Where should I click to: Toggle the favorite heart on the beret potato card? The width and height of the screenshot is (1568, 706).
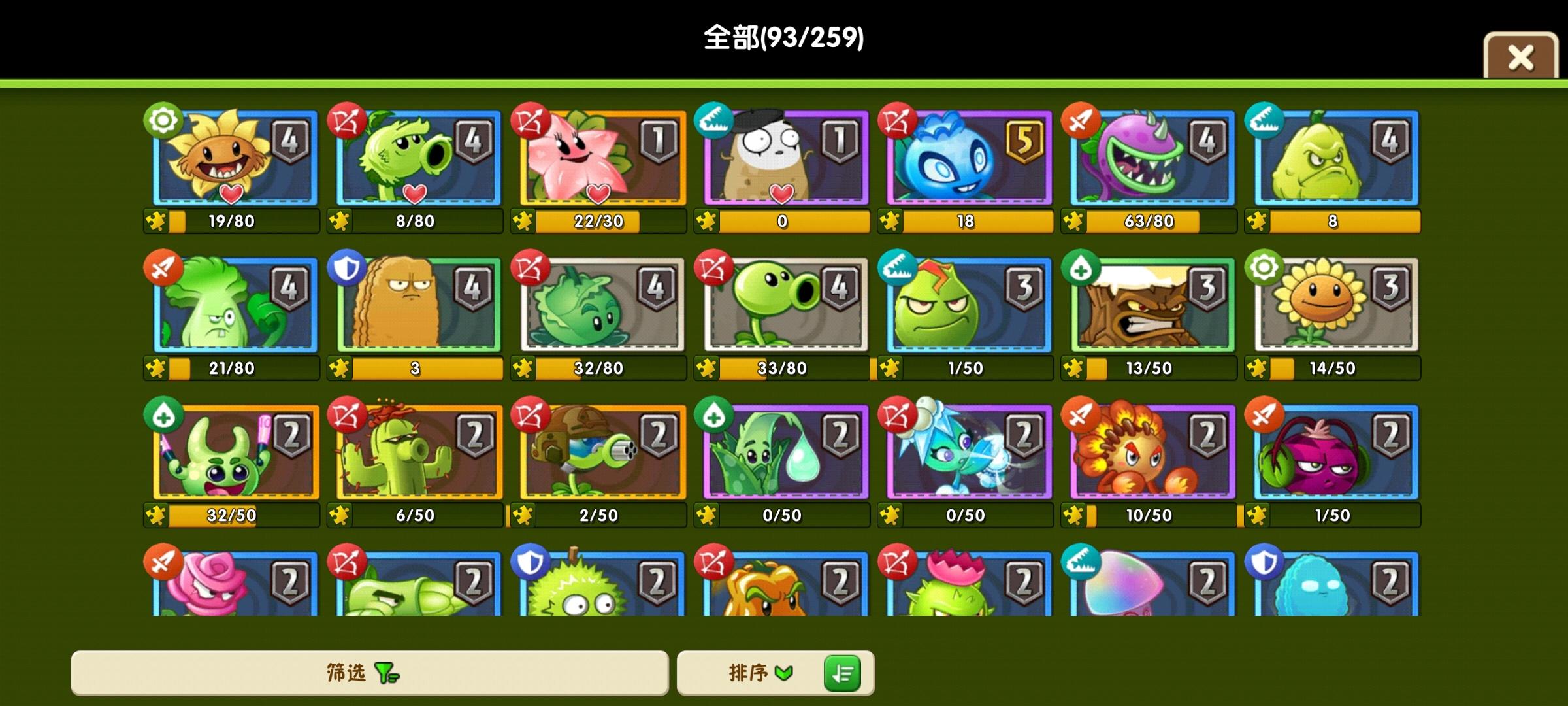point(783,194)
